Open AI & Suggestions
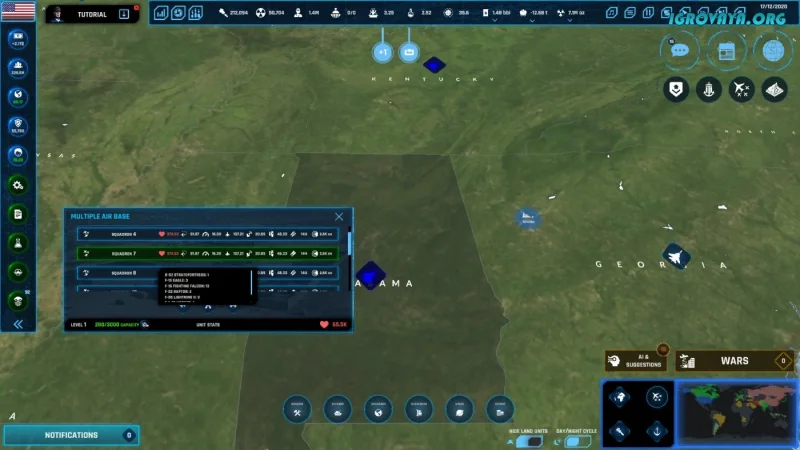The height and width of the screenshot is (450, 800). tap(636, 361)
